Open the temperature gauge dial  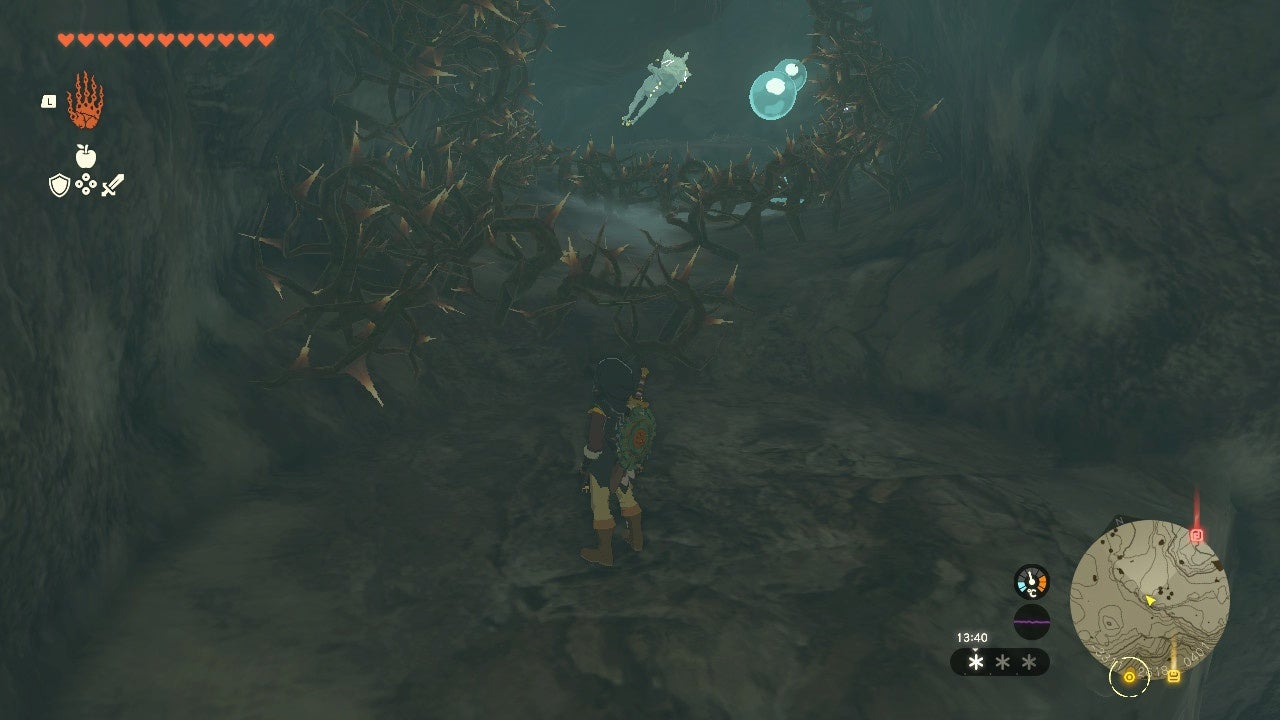pos(1032,581)
